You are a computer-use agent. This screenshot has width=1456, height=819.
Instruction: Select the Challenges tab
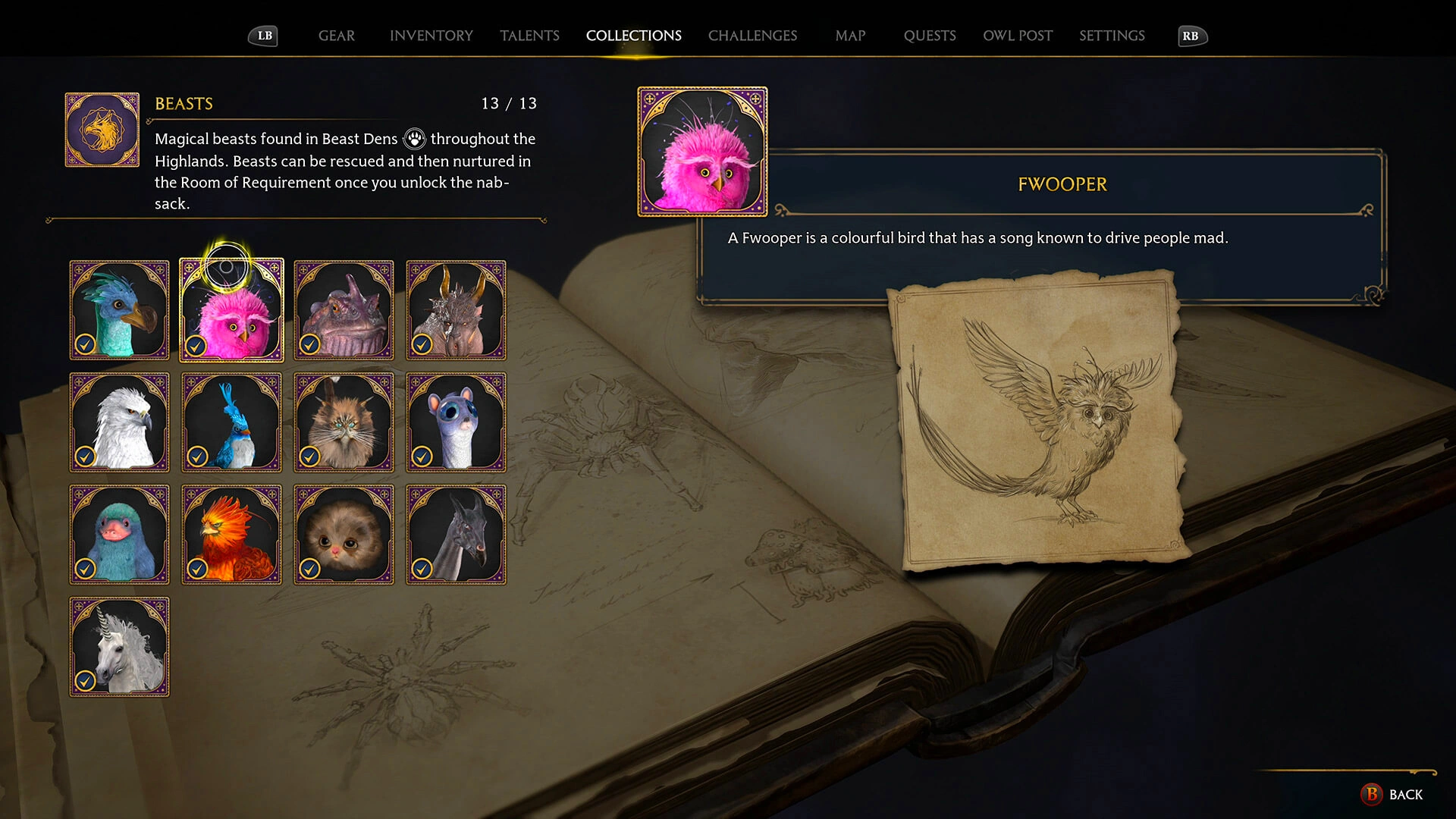pos(752,36)
